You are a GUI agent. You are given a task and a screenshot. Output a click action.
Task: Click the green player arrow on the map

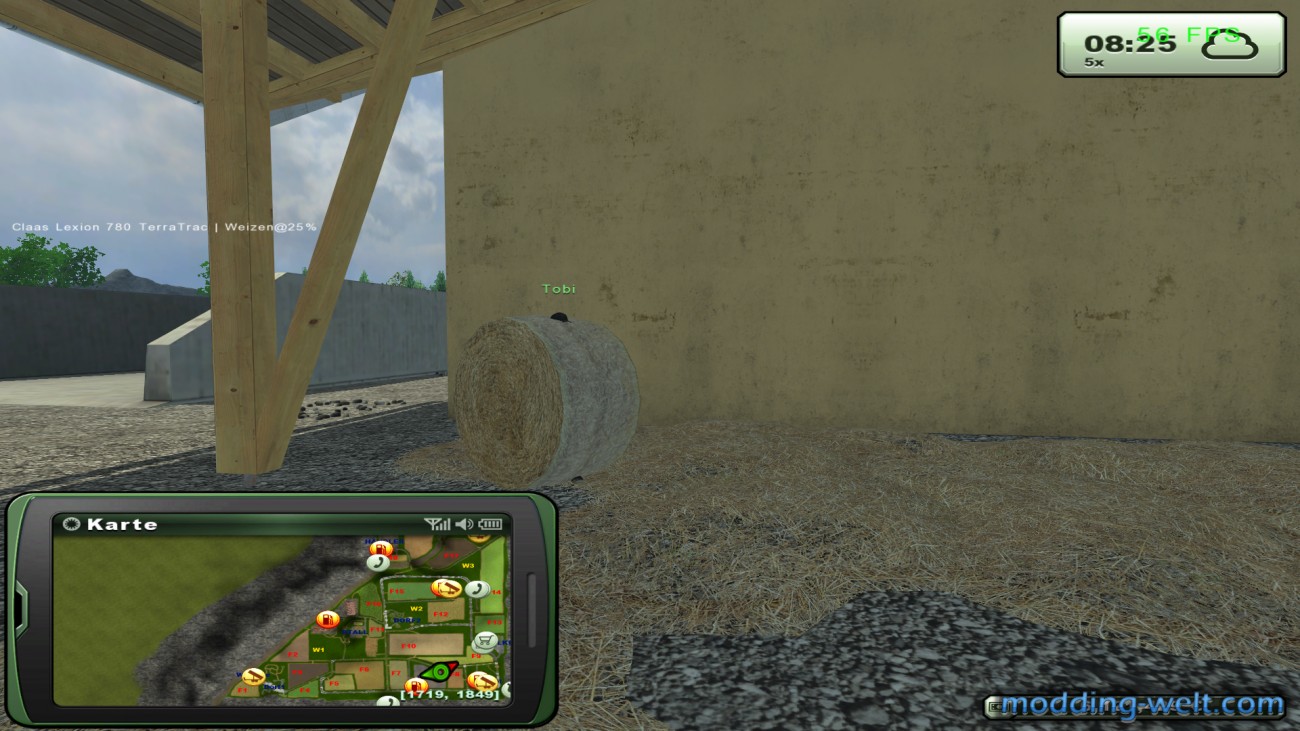pos(439,671)
